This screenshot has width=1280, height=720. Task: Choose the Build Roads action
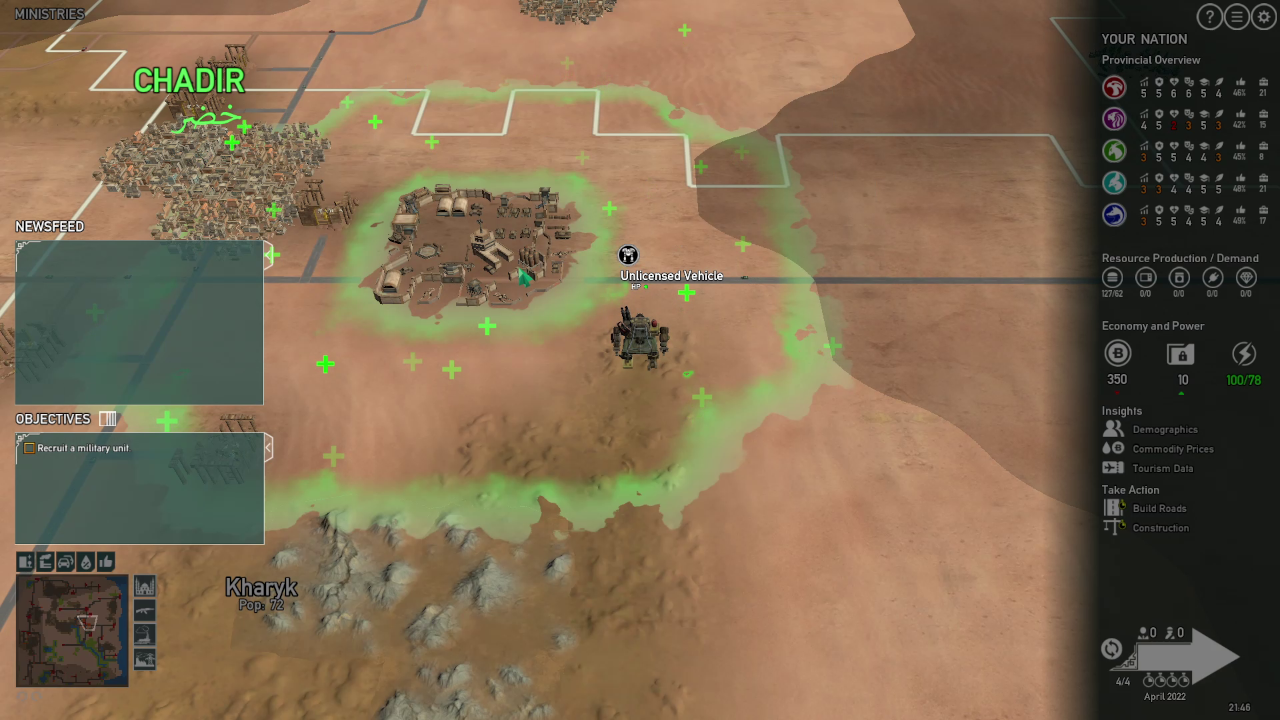1159,508
